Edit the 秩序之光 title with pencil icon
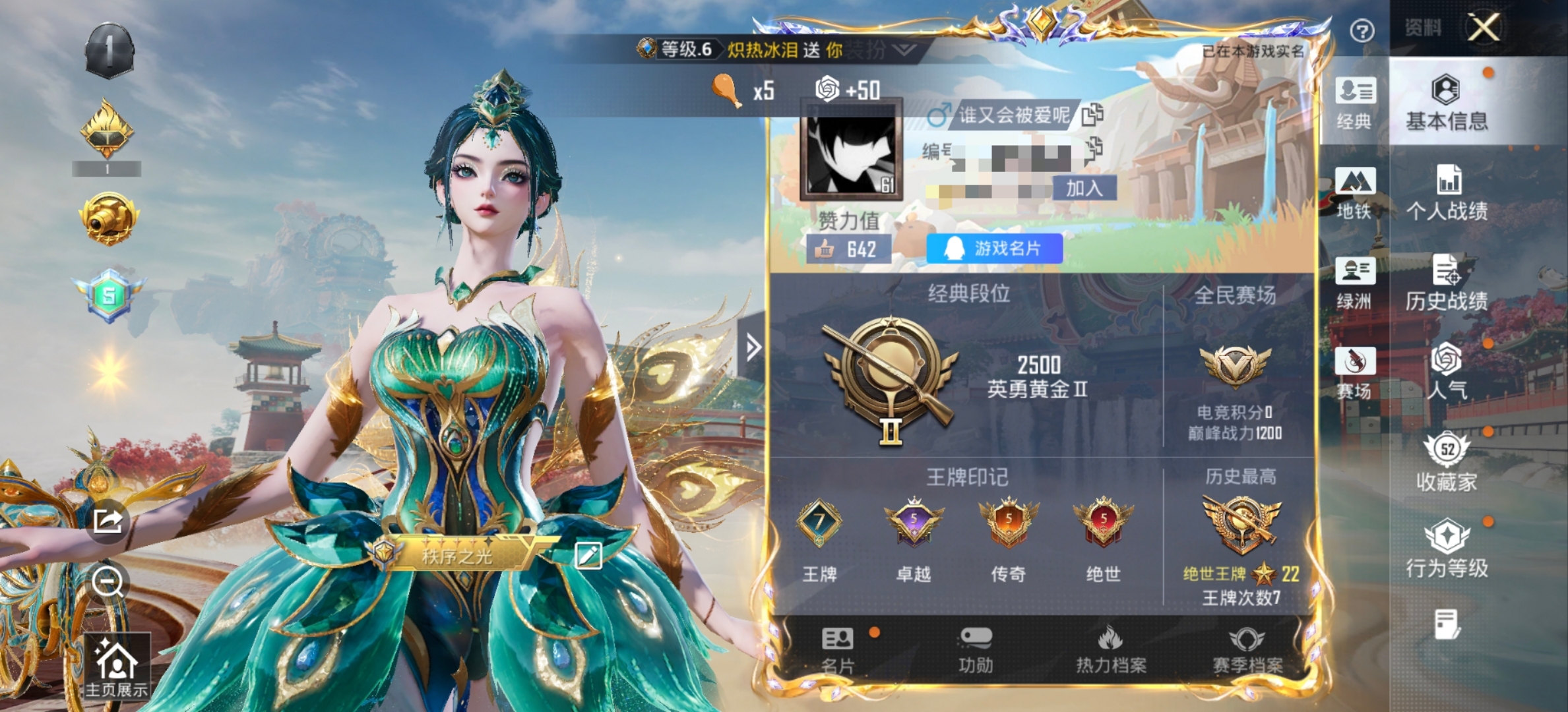Viewport: 1568px width, 712px height. 590,555
